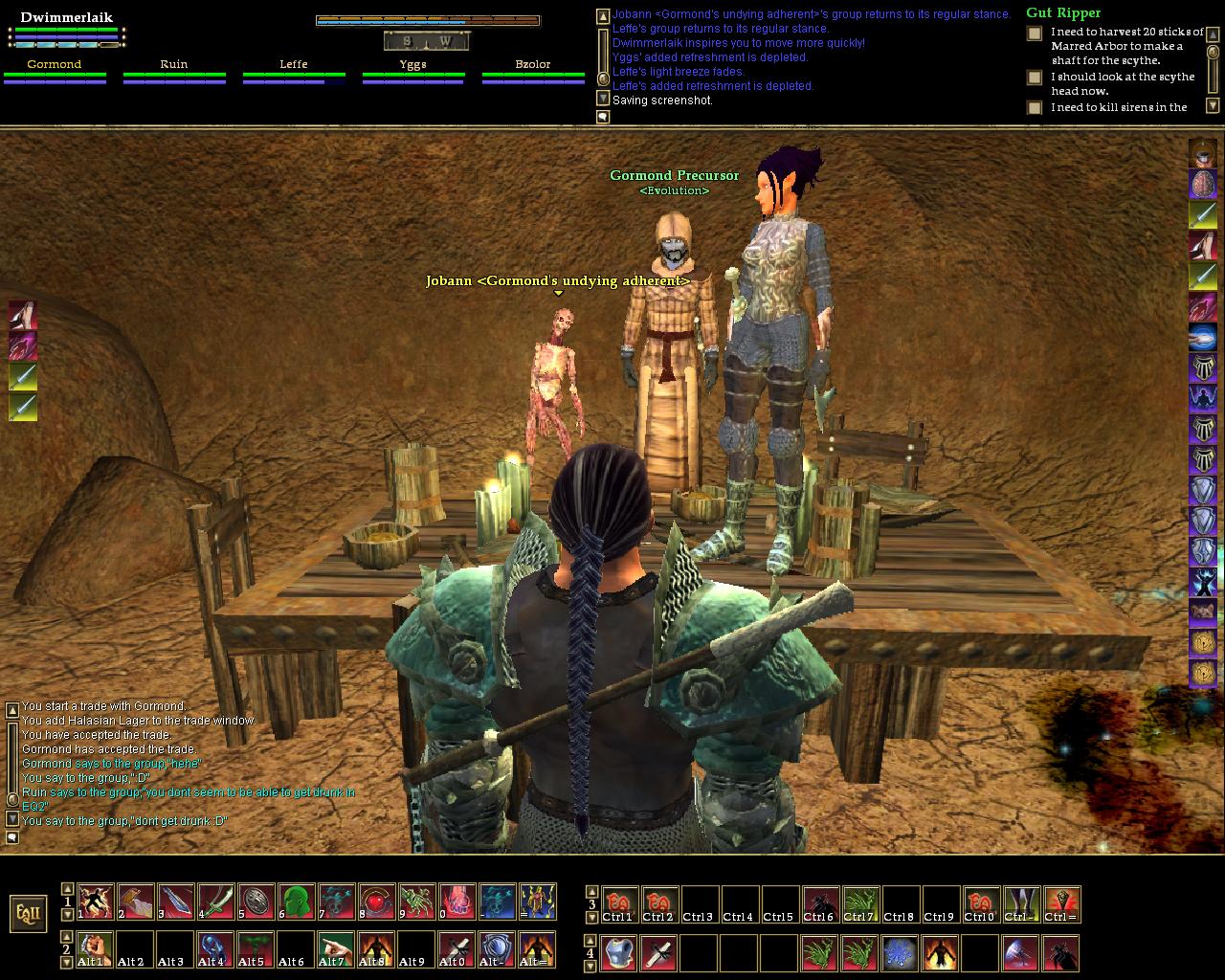Open the Gut Ripper quest title
Image resolution: width=1225 pixels, height=980 pixels.
[1063, 12]
